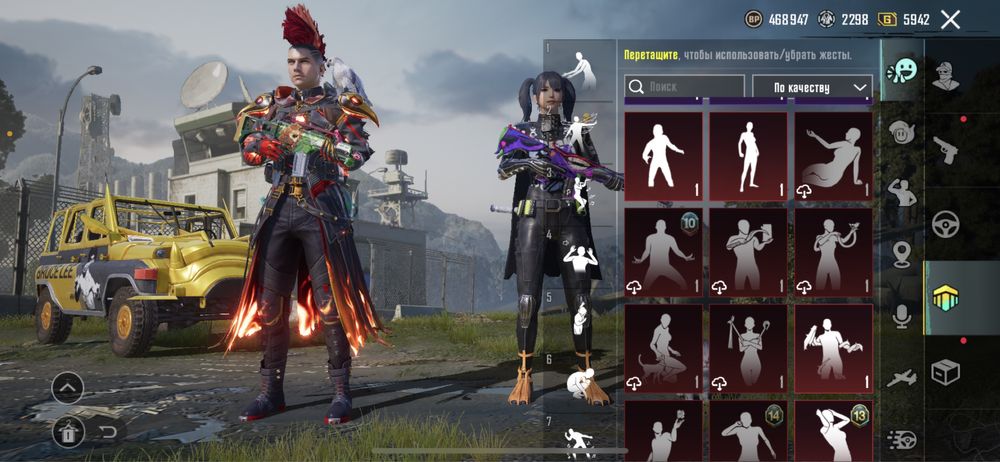Viewport: 1000px width, 462px height.
Task: Select the airplane category tab
Action: pyautogui.click(x=902, y=378)
